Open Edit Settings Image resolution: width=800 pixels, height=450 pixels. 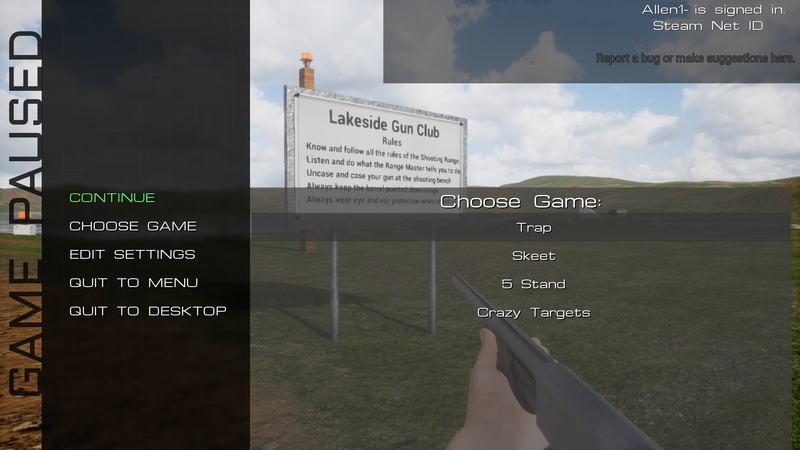click(132, 254)
